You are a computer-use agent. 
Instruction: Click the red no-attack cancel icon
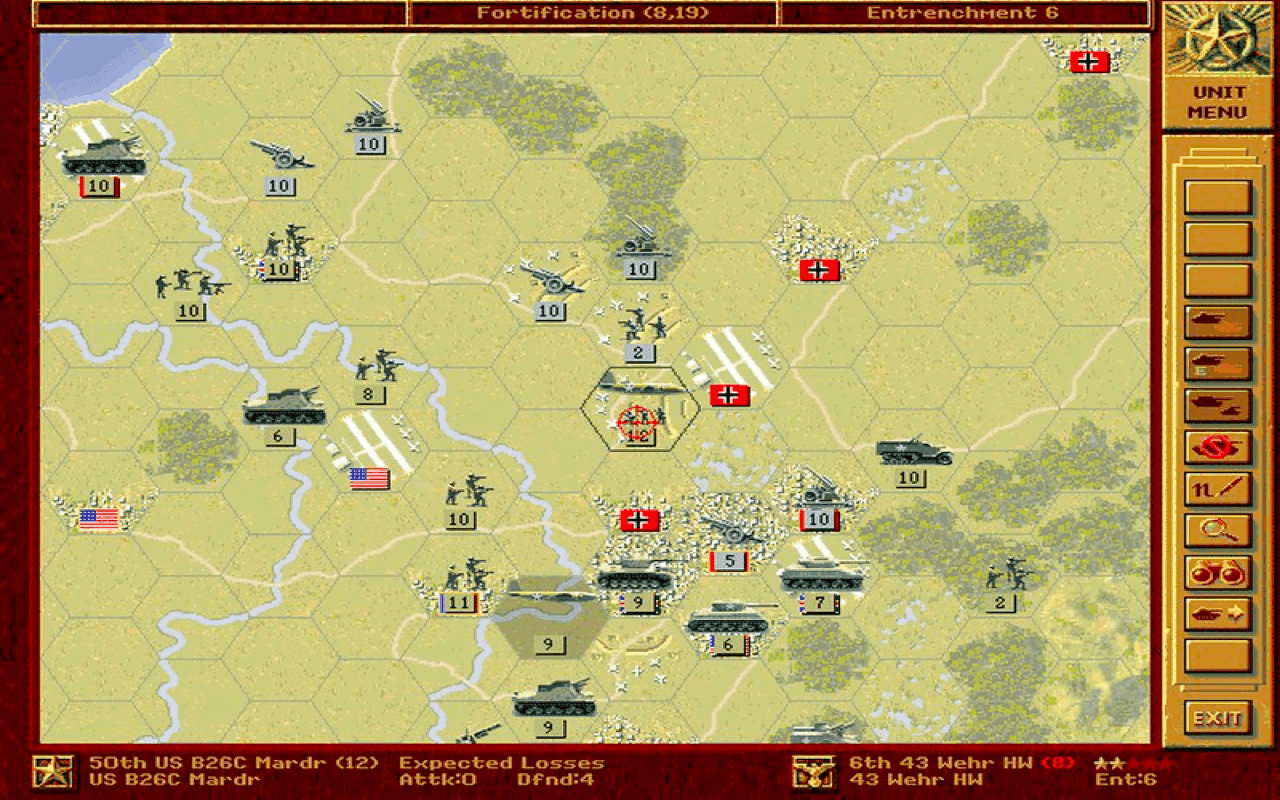[1216, 447]
